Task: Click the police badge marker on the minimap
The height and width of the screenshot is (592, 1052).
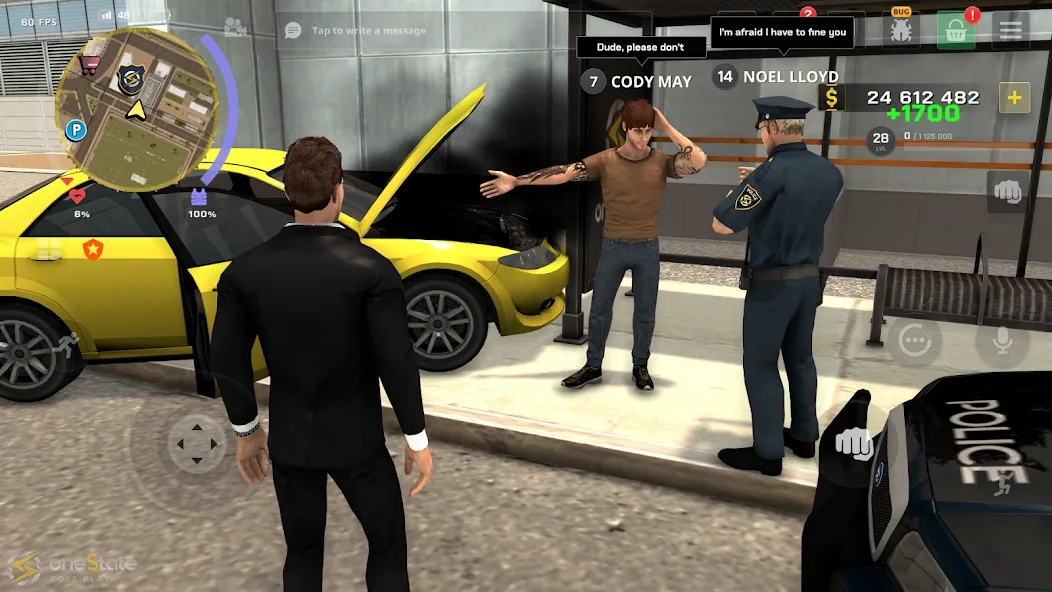Action: (x=131, y=80)
